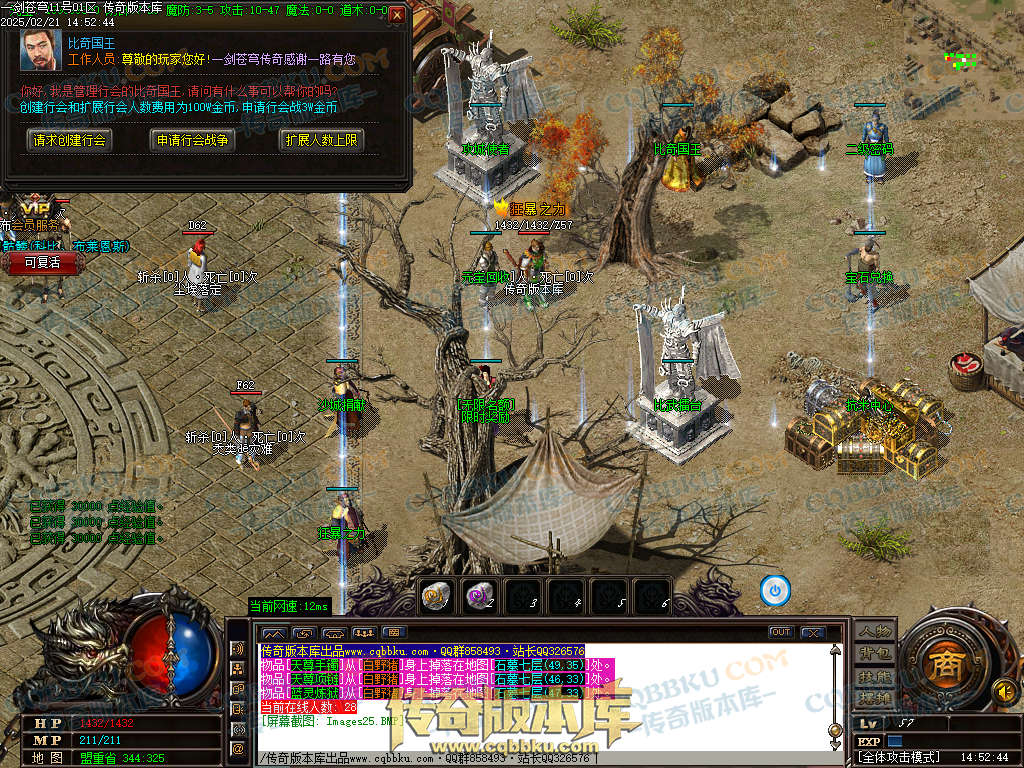Open the 背包 bag panel
This screenshot has height=768, width=1024.
click(875, 654)
